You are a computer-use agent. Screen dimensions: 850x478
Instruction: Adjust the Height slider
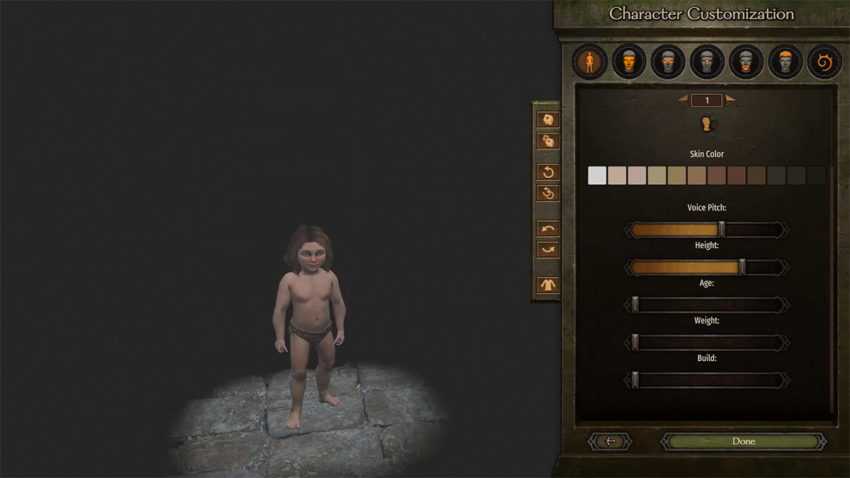click(x=706, y=267)
